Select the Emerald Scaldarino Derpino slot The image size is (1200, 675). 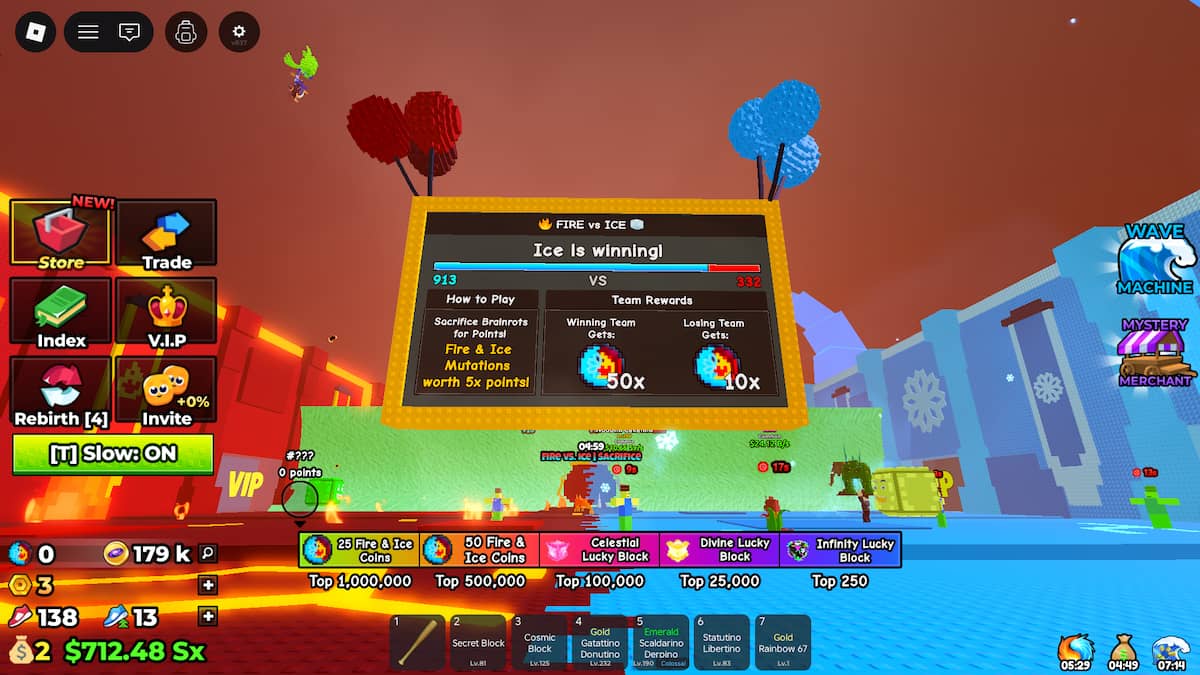[661, 642]
